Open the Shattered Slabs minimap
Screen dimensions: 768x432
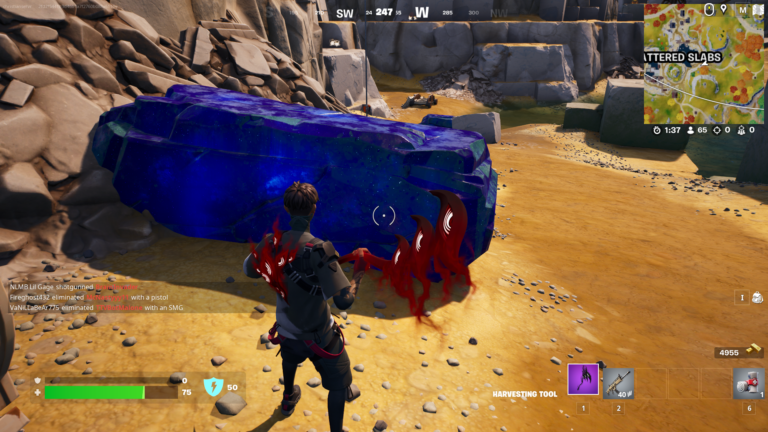point(703,62)
